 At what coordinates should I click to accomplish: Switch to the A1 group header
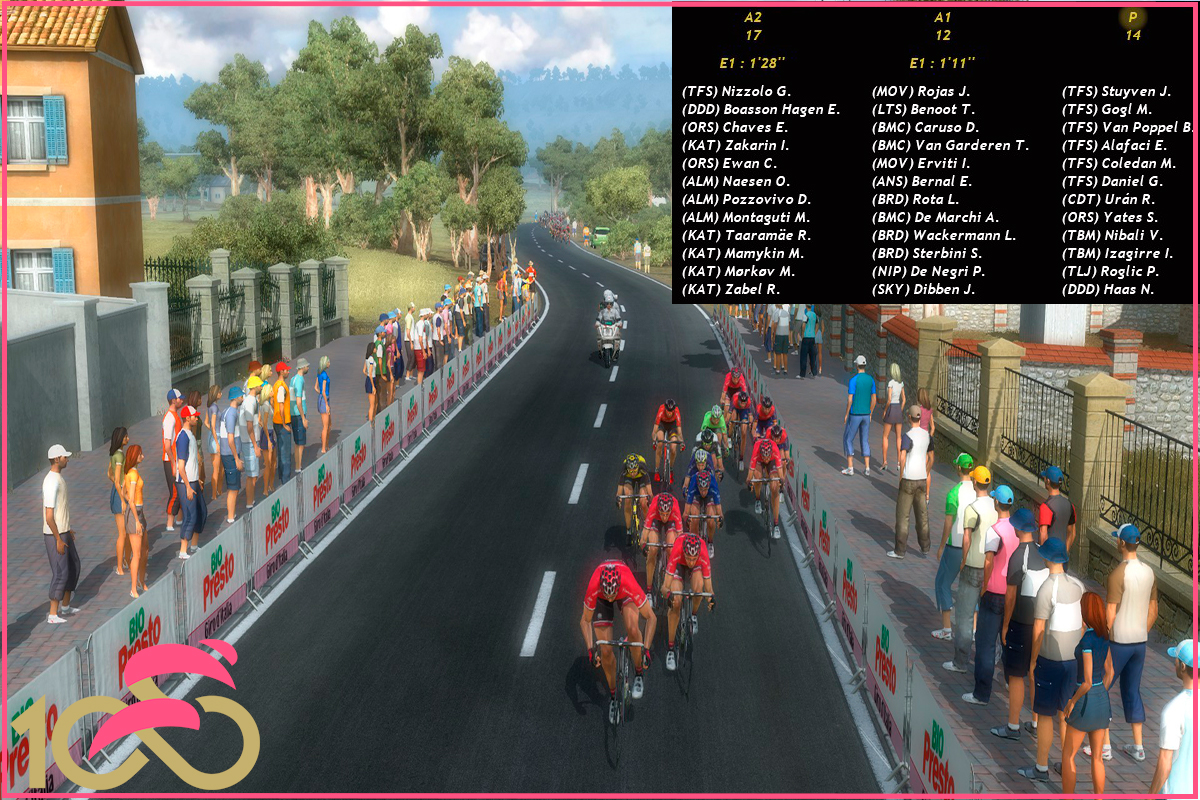click(943, 26)
